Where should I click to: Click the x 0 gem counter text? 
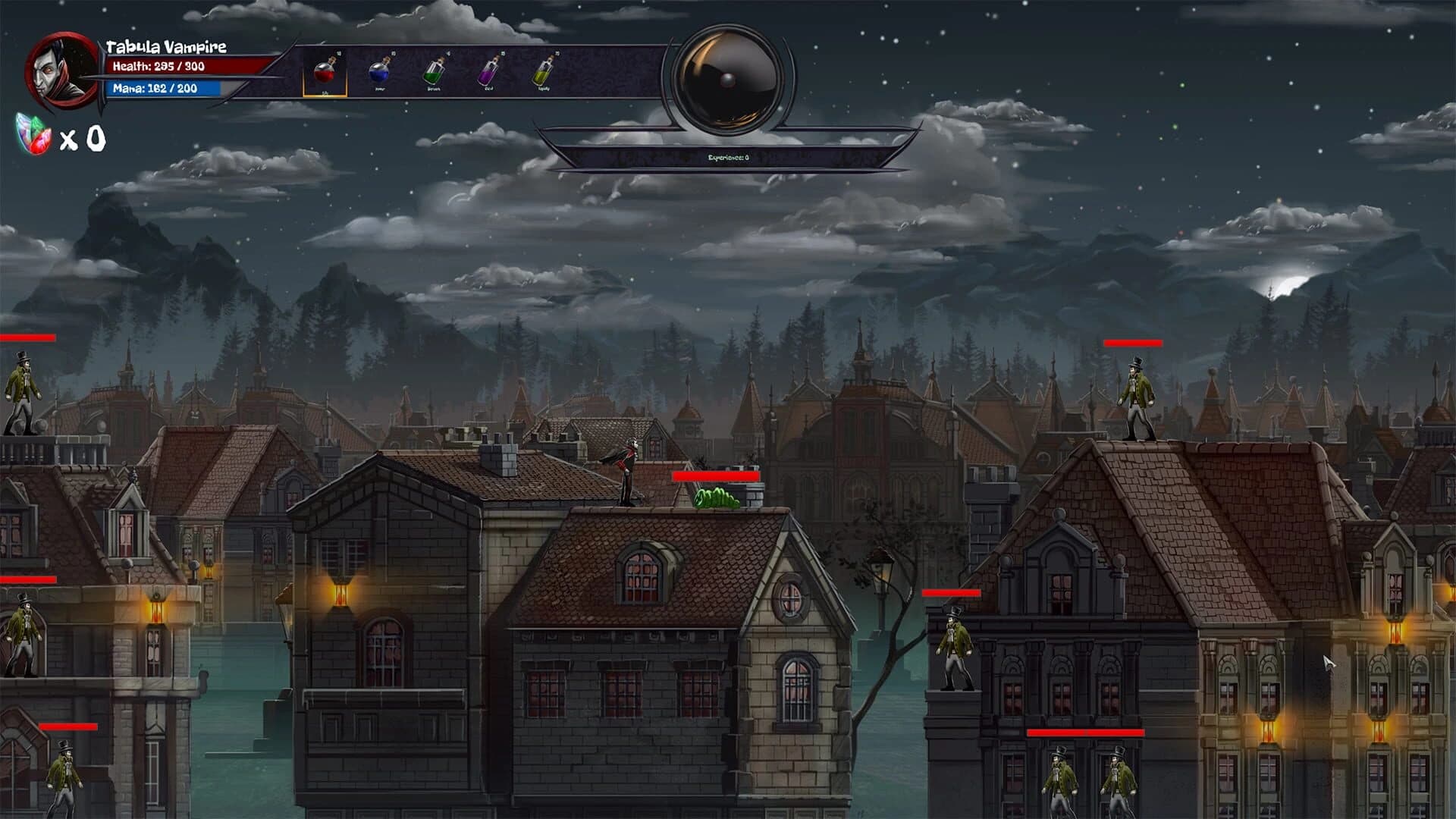85,138
